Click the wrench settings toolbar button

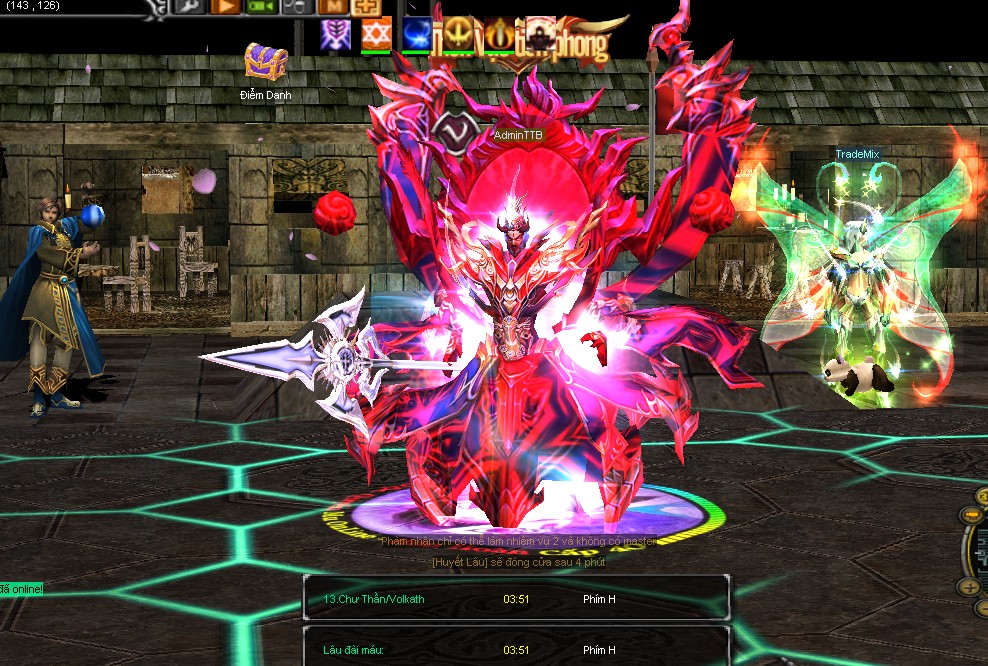tap(189, 6)
